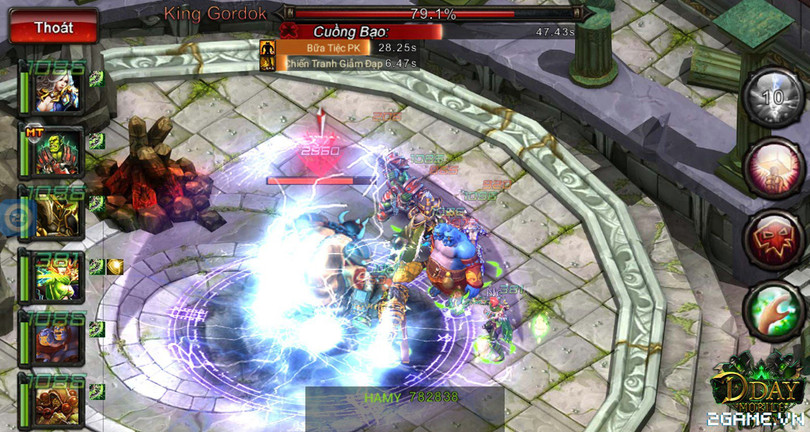The width and height of the screenshot is (810, 432).
Task: Use the glowing winged figure skill
Action: [771, 167]
